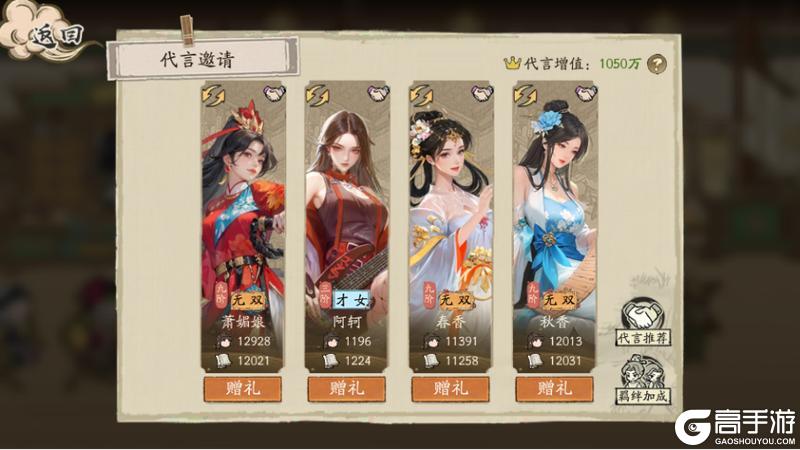This screenshot has width=800, height=450.
Task: Tap the swap arrows icon on 萧媚娘's card
Action: pyautogui.click(x=214, y=95)
